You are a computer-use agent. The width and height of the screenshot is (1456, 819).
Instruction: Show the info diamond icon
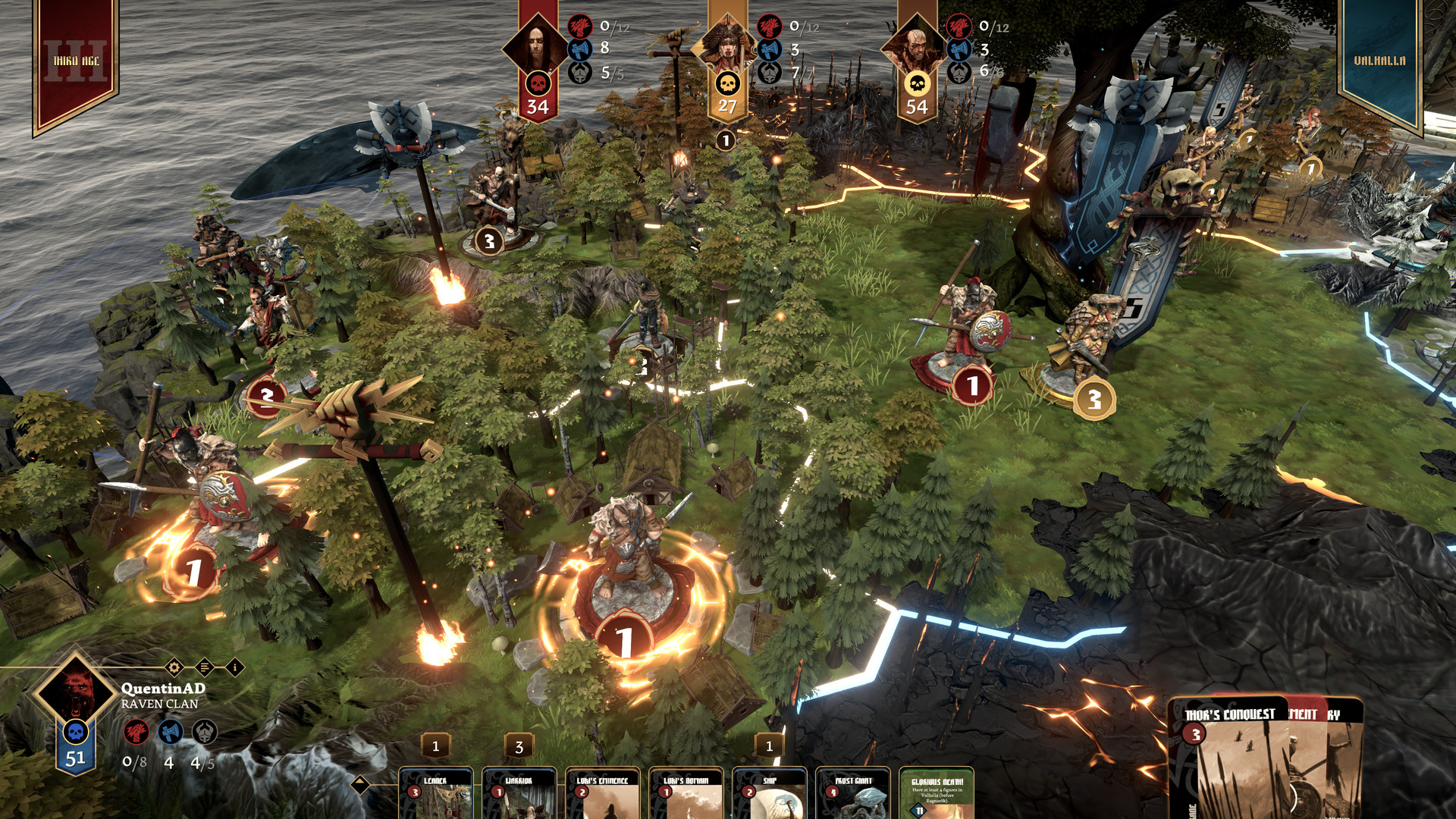click(235, 667)
